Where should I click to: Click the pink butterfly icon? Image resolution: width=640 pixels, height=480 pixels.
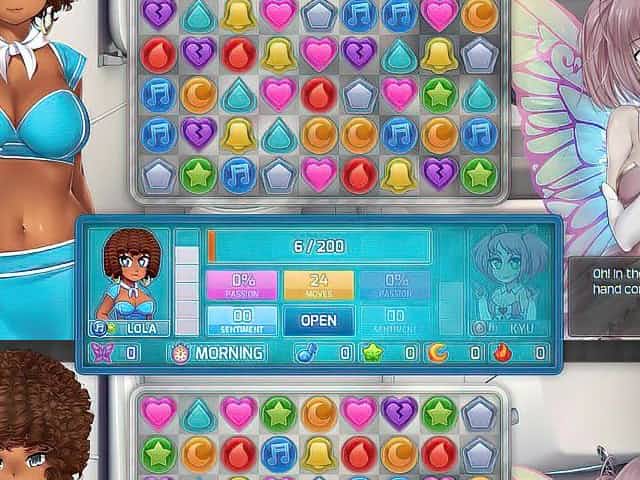(101, 353)
